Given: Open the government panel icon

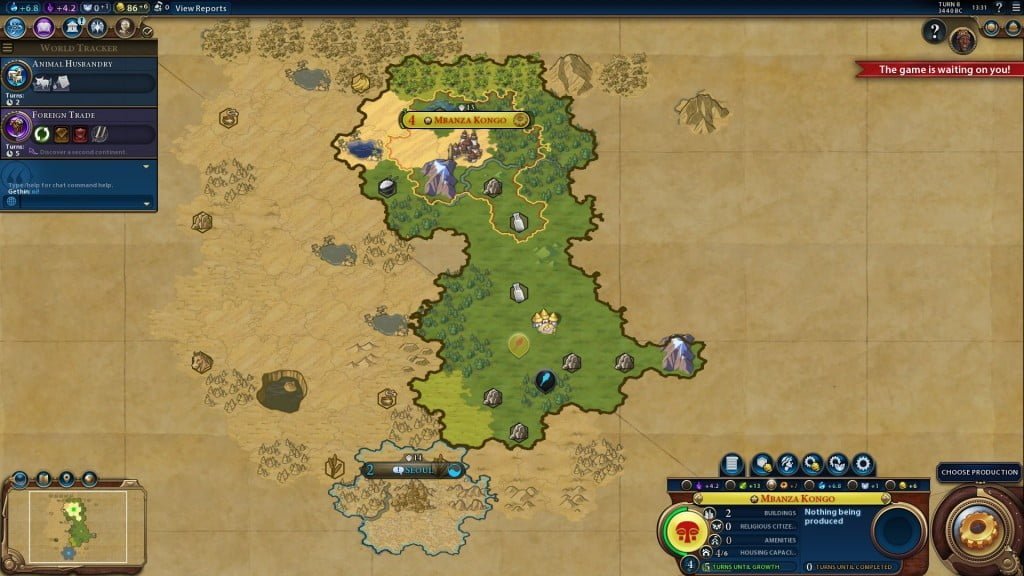Looking at the screenshot, I should coord(71,28).
